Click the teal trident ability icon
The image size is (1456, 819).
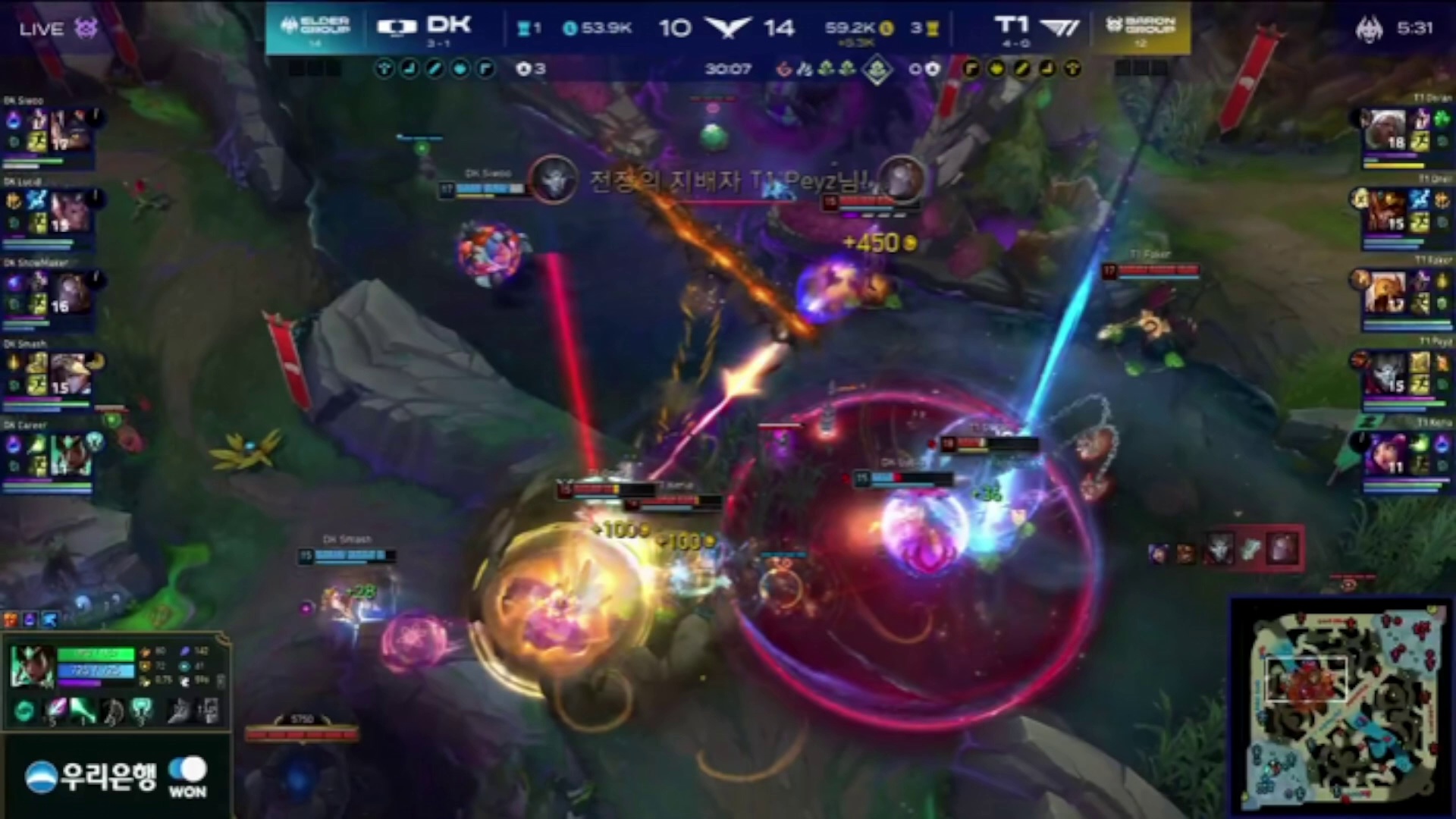click(x=141, y=711)
